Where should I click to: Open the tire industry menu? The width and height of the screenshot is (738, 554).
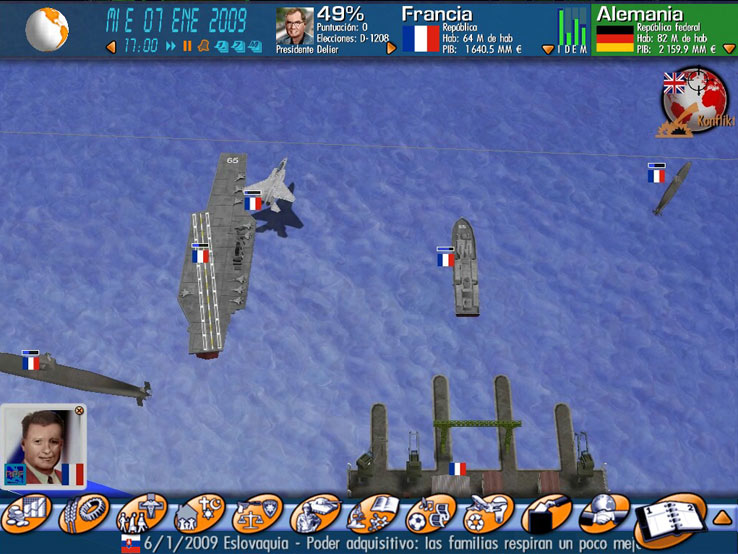point(84,514)
